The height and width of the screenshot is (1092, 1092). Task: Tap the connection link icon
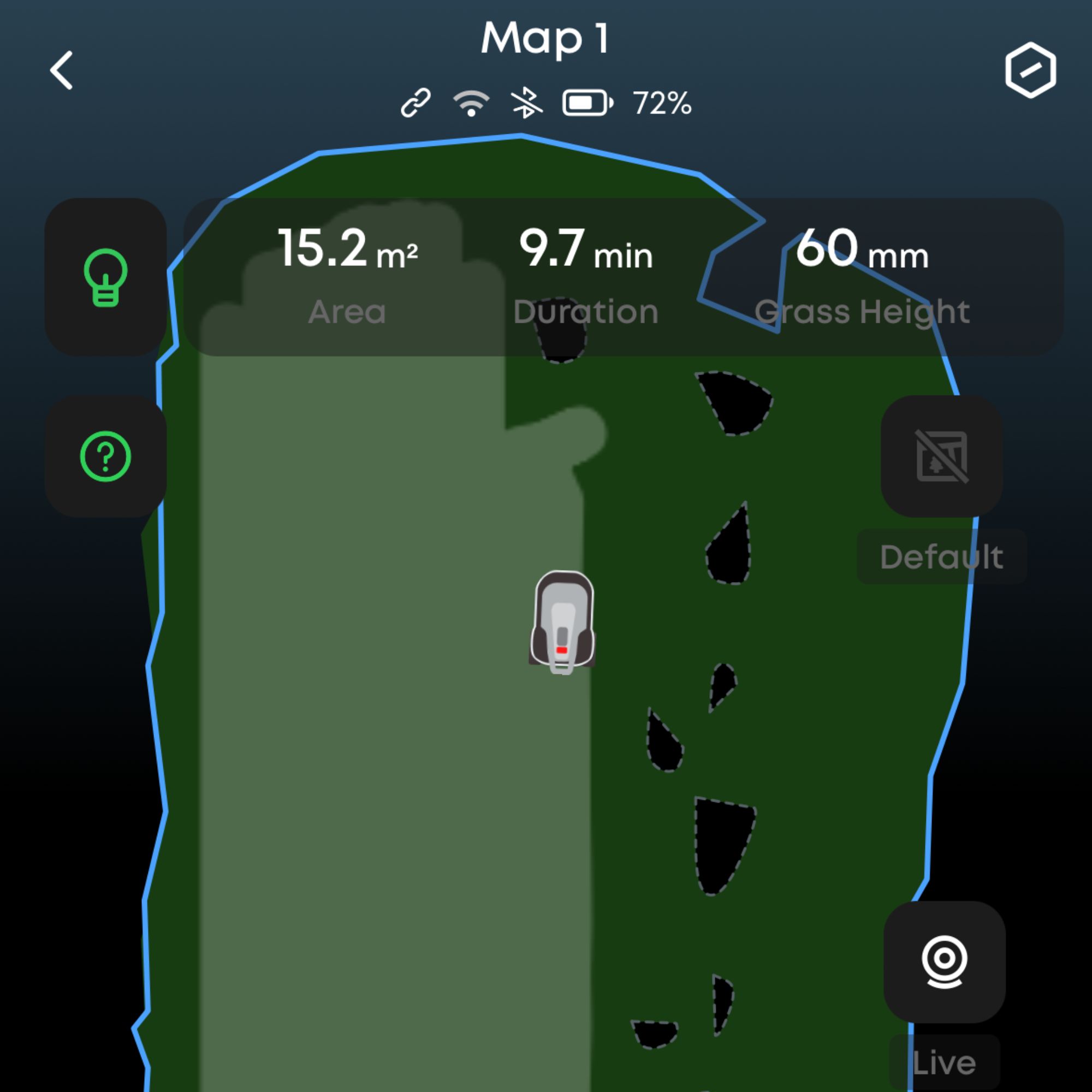(416, 102)
